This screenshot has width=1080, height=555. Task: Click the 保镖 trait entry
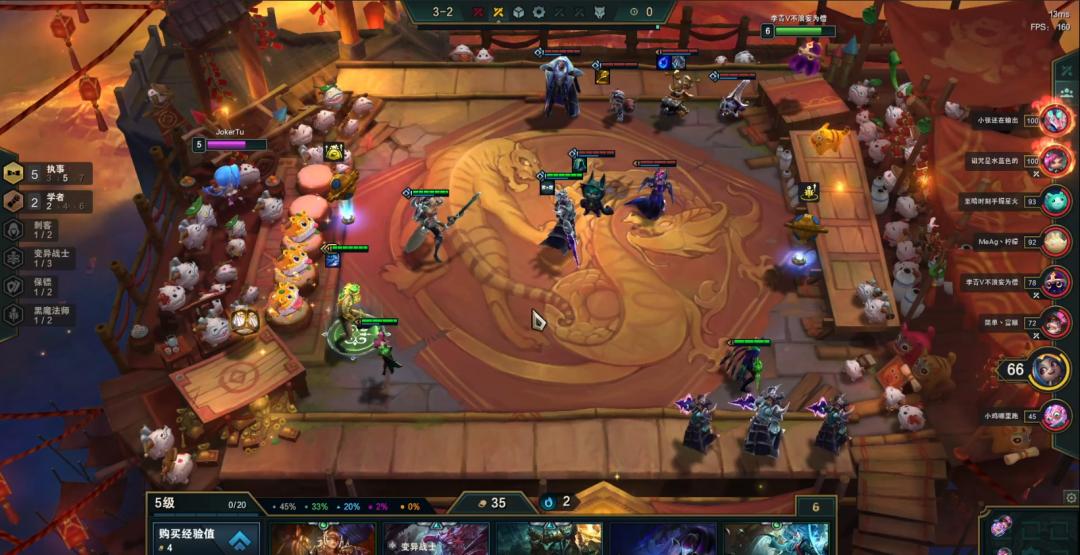[x=40, y=285]
